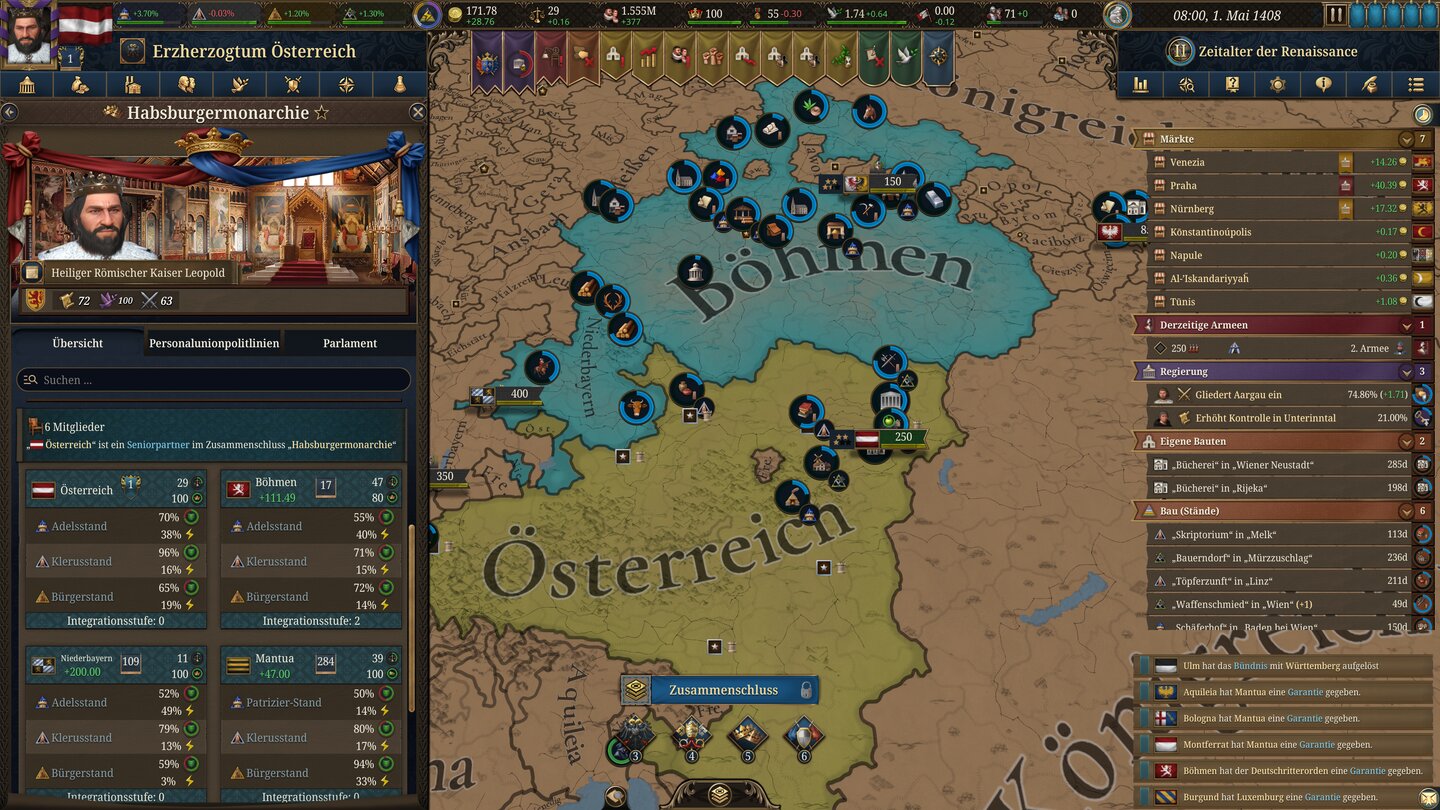The image size is (1440, 810).
Task: Open the ledger bar-chart icon top right
Action: click(x=1142, y=85)
